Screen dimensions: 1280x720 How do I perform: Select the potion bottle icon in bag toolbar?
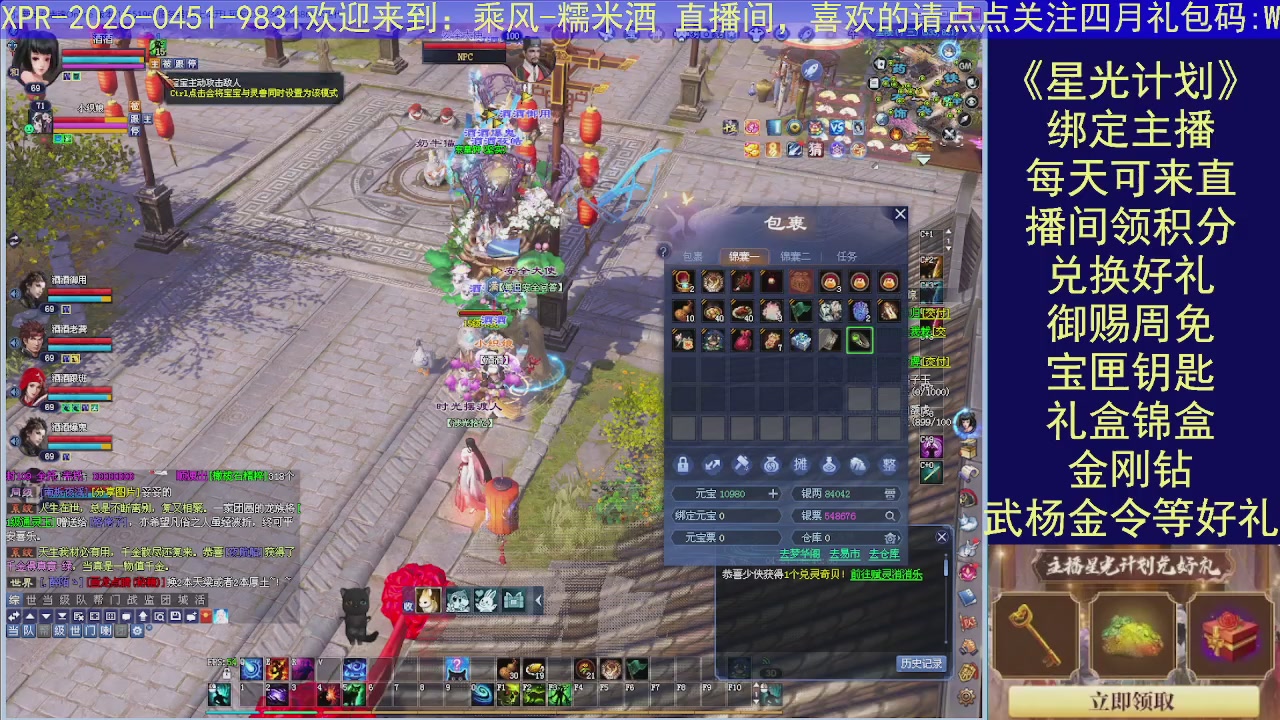click(829, 465)
